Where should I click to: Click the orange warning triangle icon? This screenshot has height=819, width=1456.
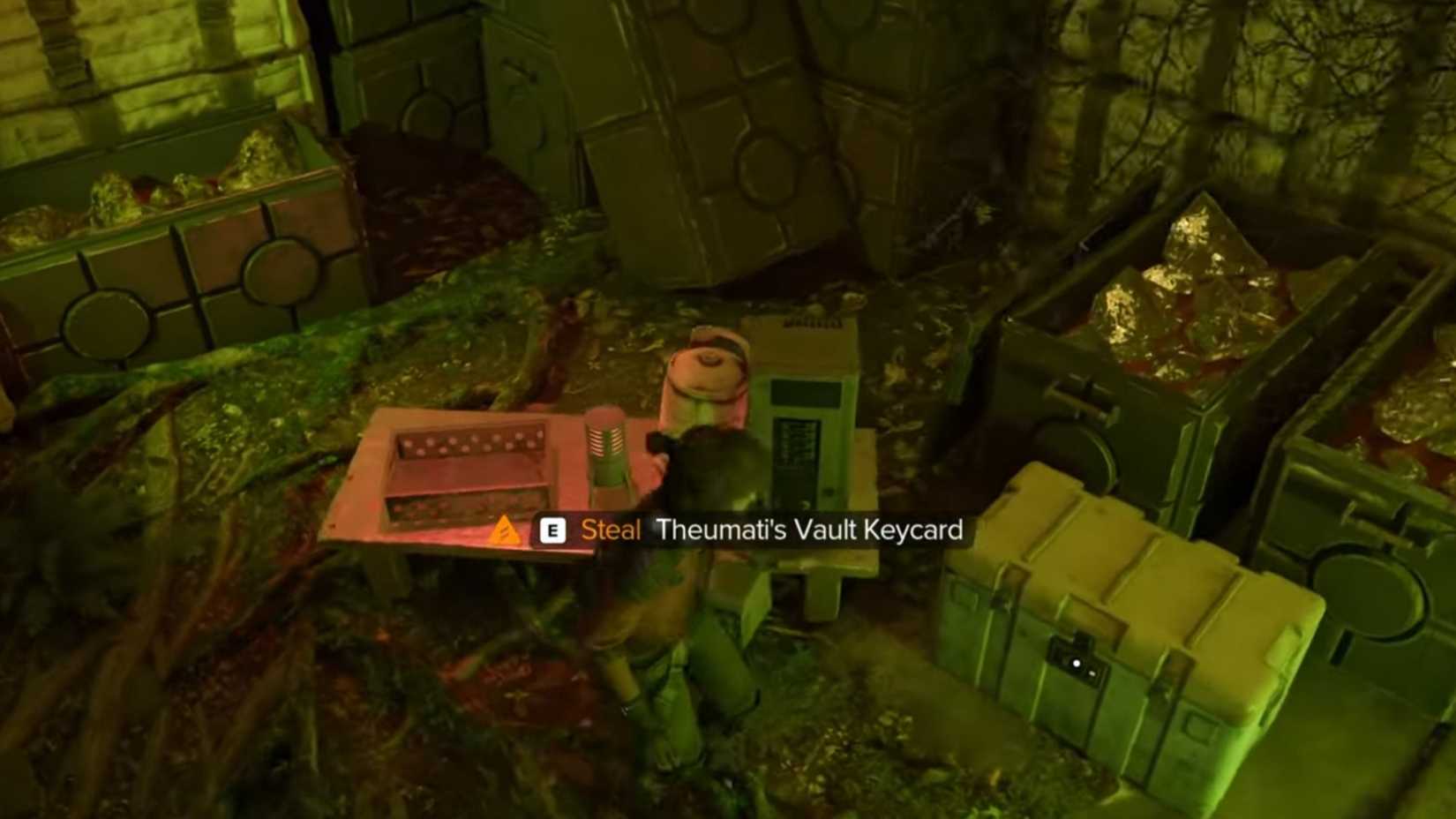coord(507,530)
